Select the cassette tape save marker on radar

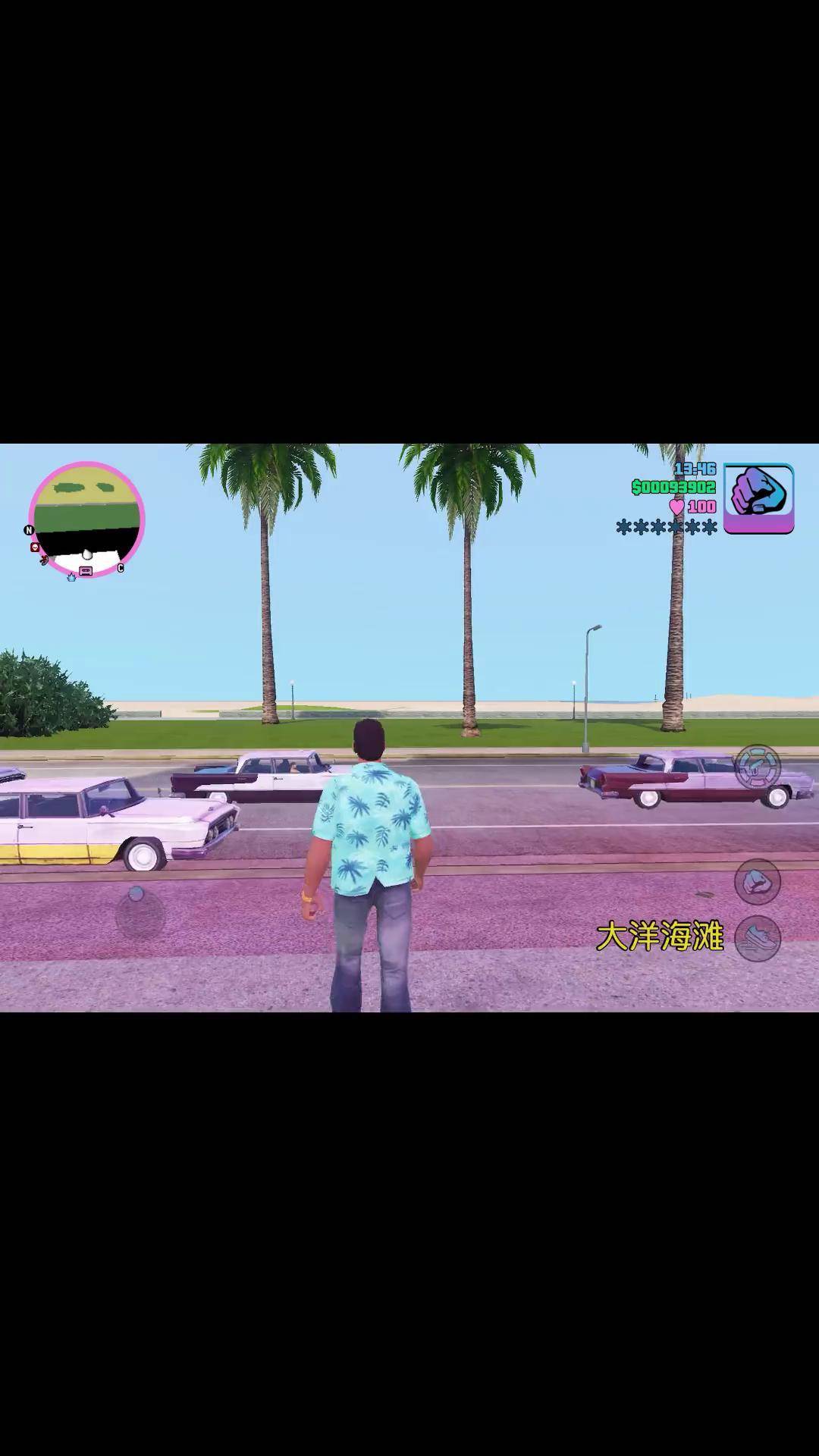coord(86,571)
